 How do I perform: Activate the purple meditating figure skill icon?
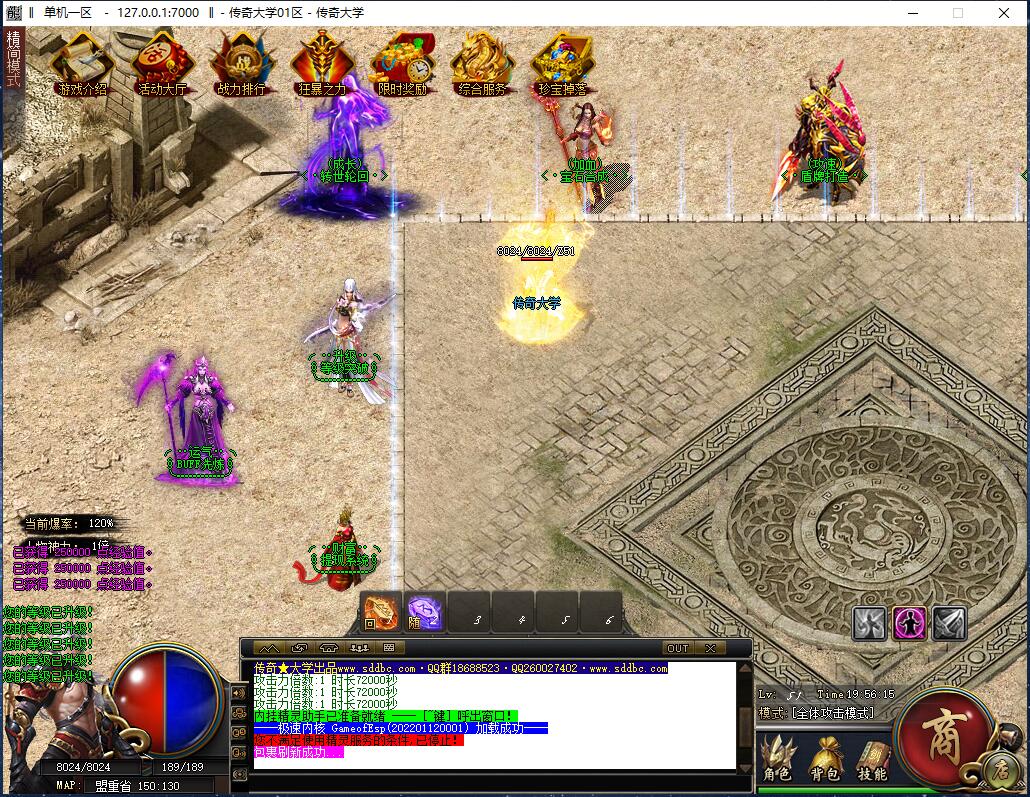point(909,623)
